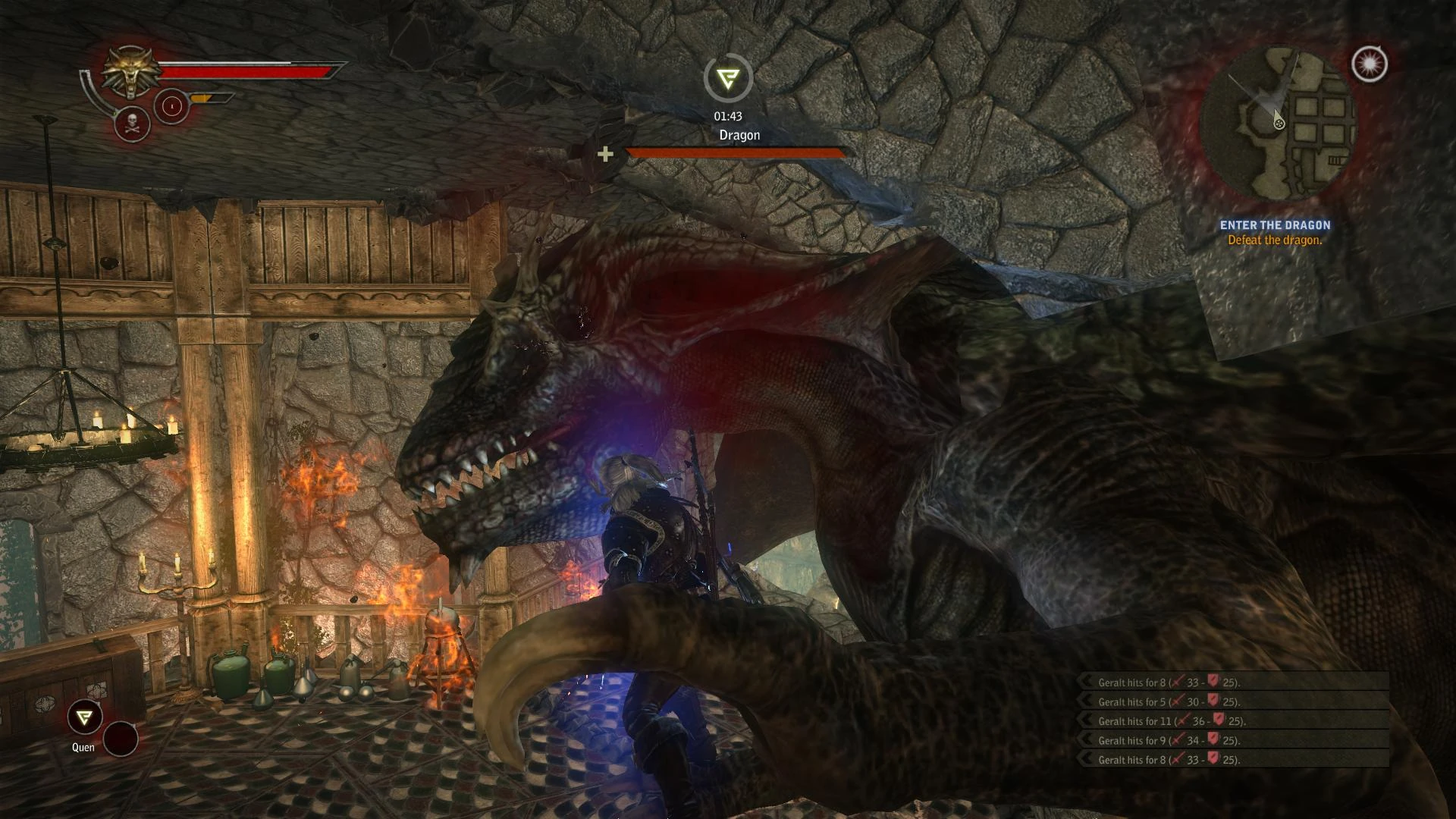1456x819 pixels.
Task: Click the ENTER THE DRAGON quest title
Action: point(1276,224)
